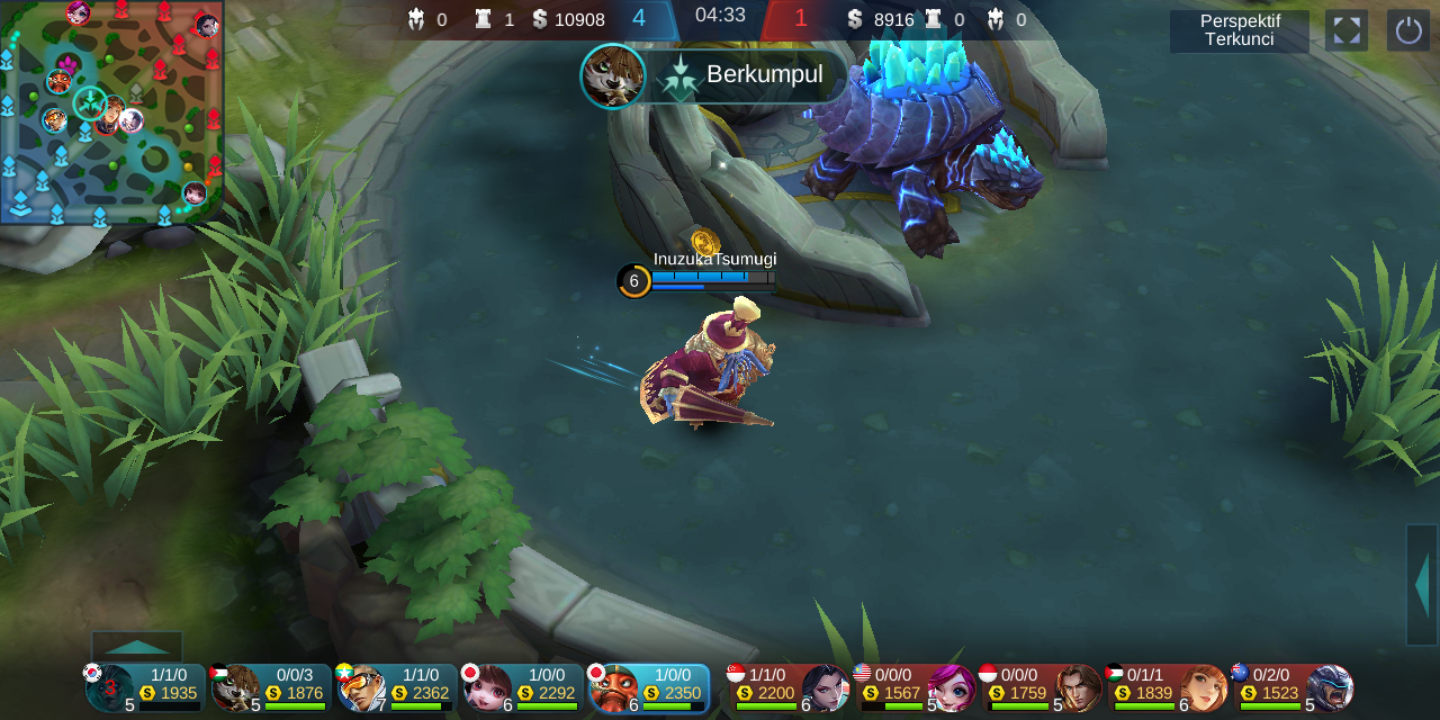Select the highlighted Bane portrait with 1/0/0

[x=613, y=690]
